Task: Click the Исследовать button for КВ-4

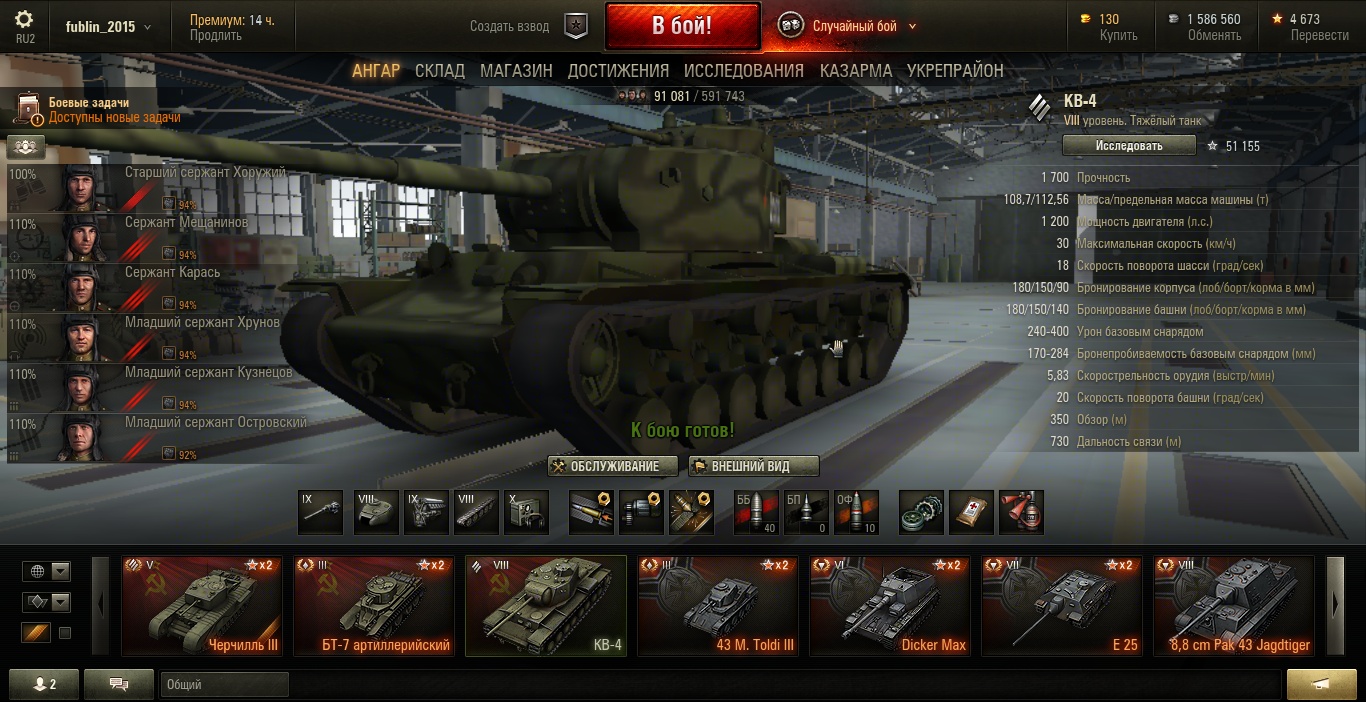Action: tap(1129, 146)
